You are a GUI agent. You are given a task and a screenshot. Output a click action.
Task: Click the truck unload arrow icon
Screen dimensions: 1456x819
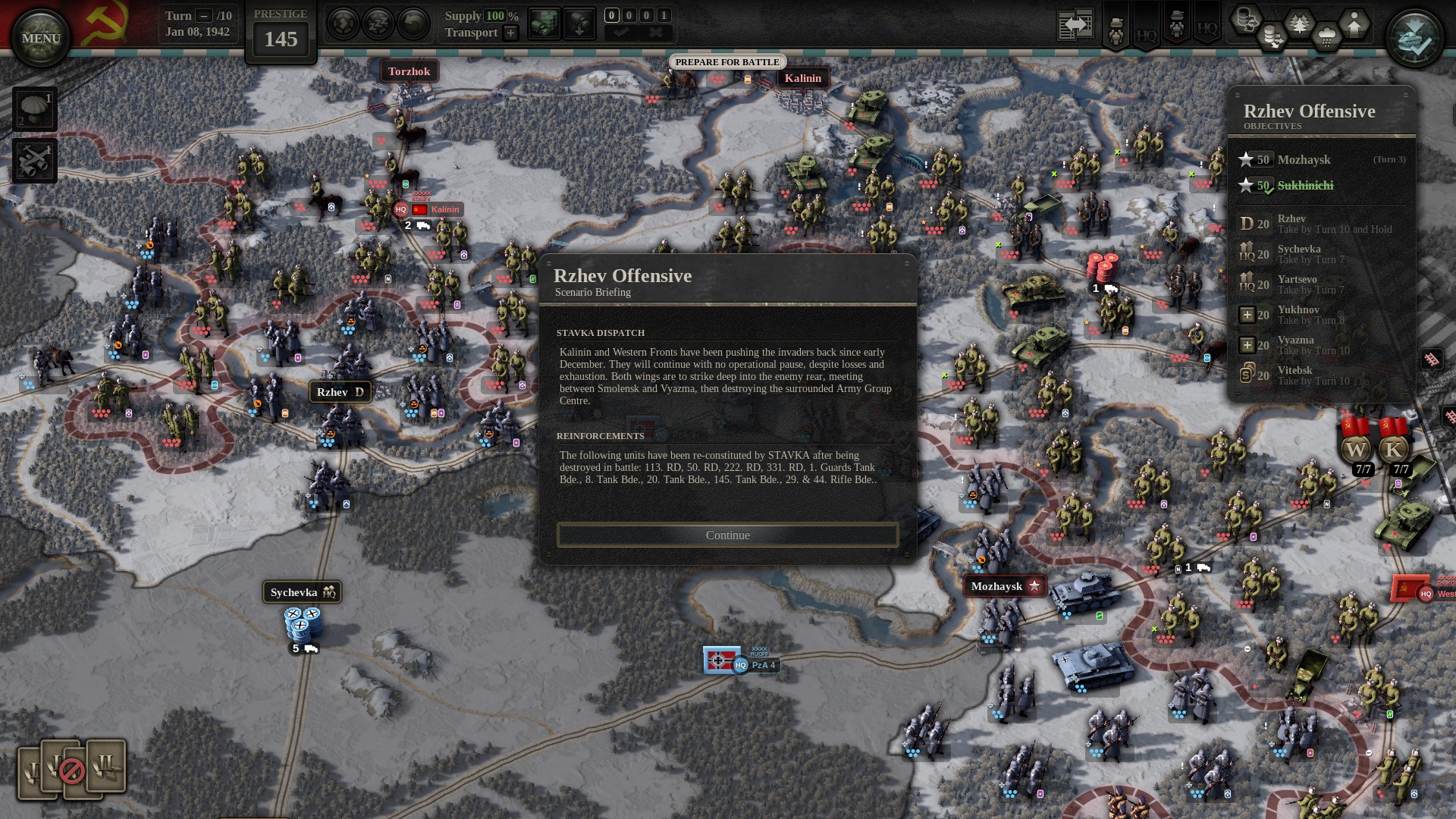coord(579,25)
